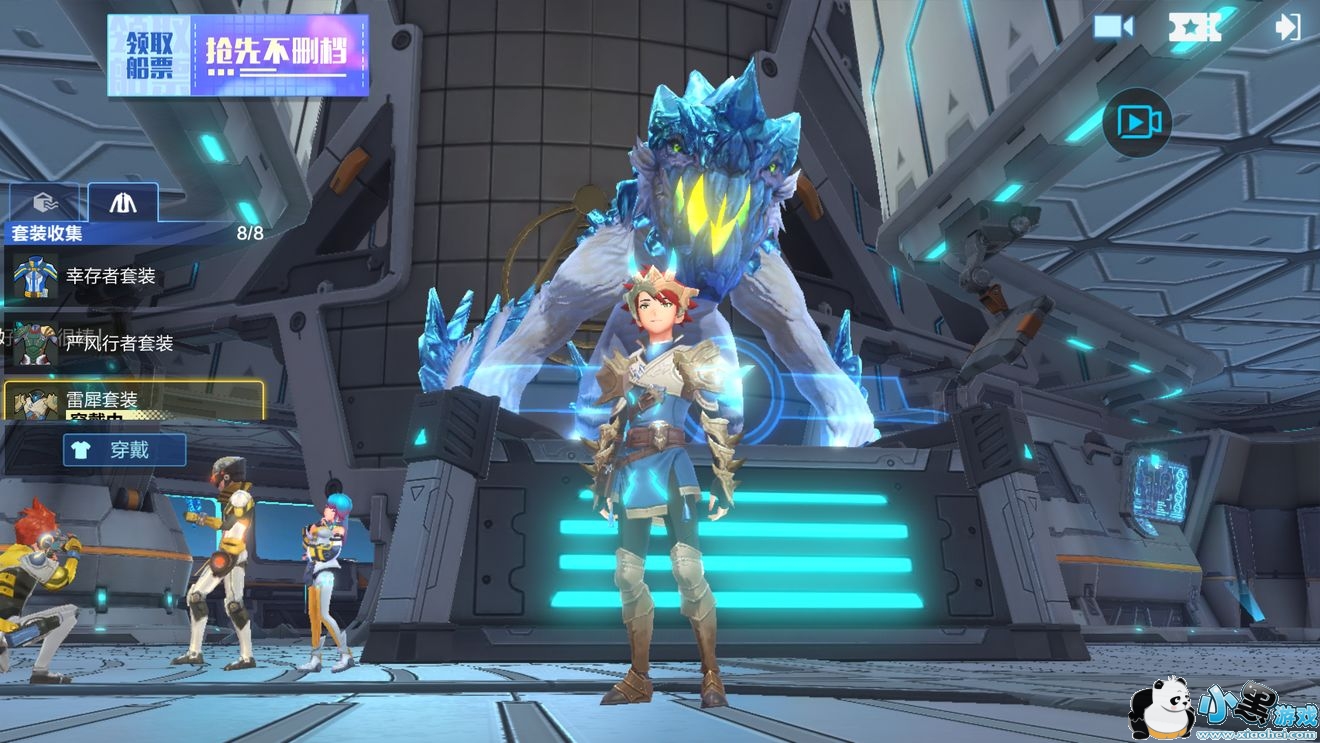
Task: Exit via the door arrow icon
Action: (x=1288, y=27)
